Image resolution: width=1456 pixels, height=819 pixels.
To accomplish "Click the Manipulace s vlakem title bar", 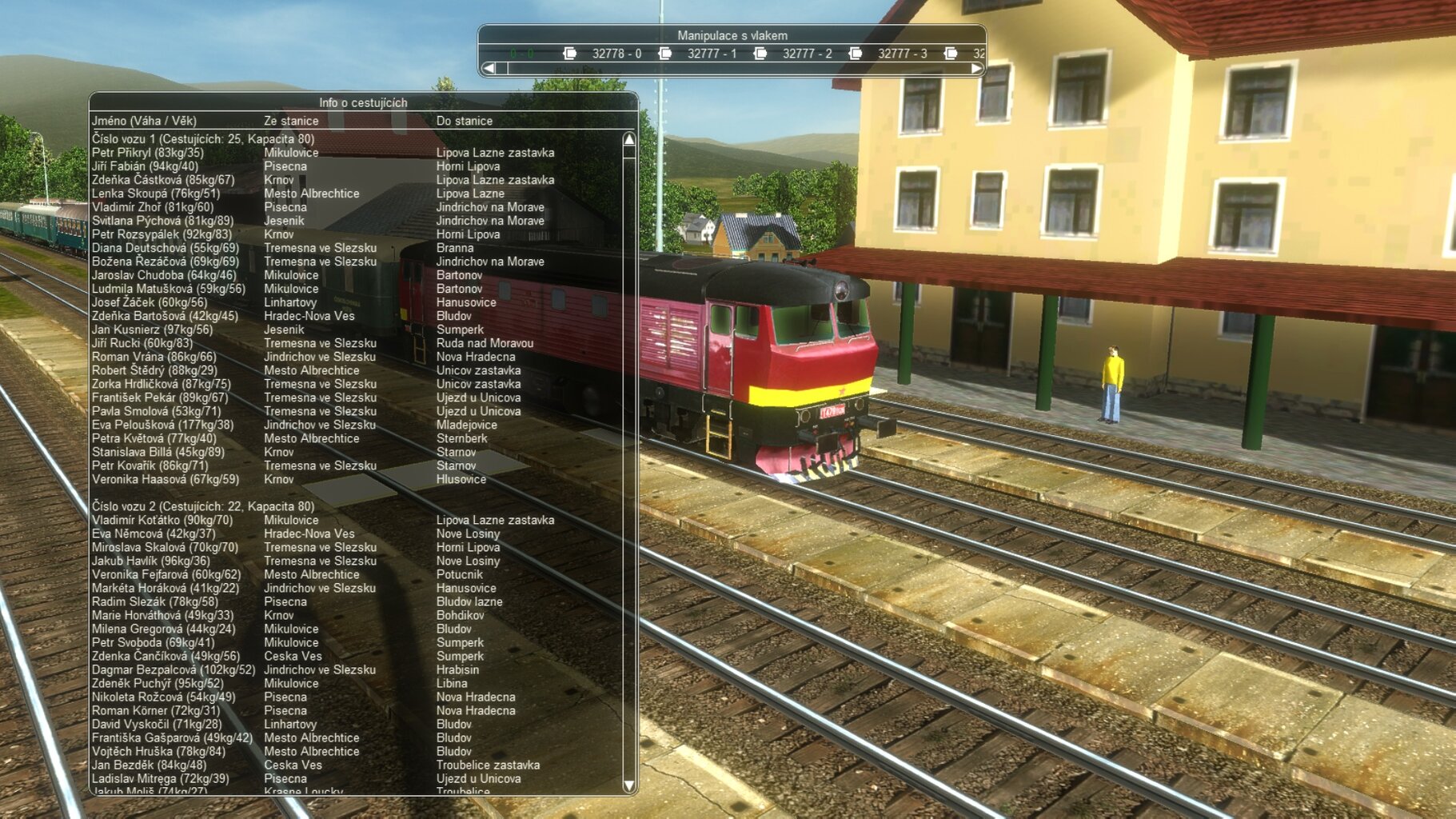I will tap(733, 34).
